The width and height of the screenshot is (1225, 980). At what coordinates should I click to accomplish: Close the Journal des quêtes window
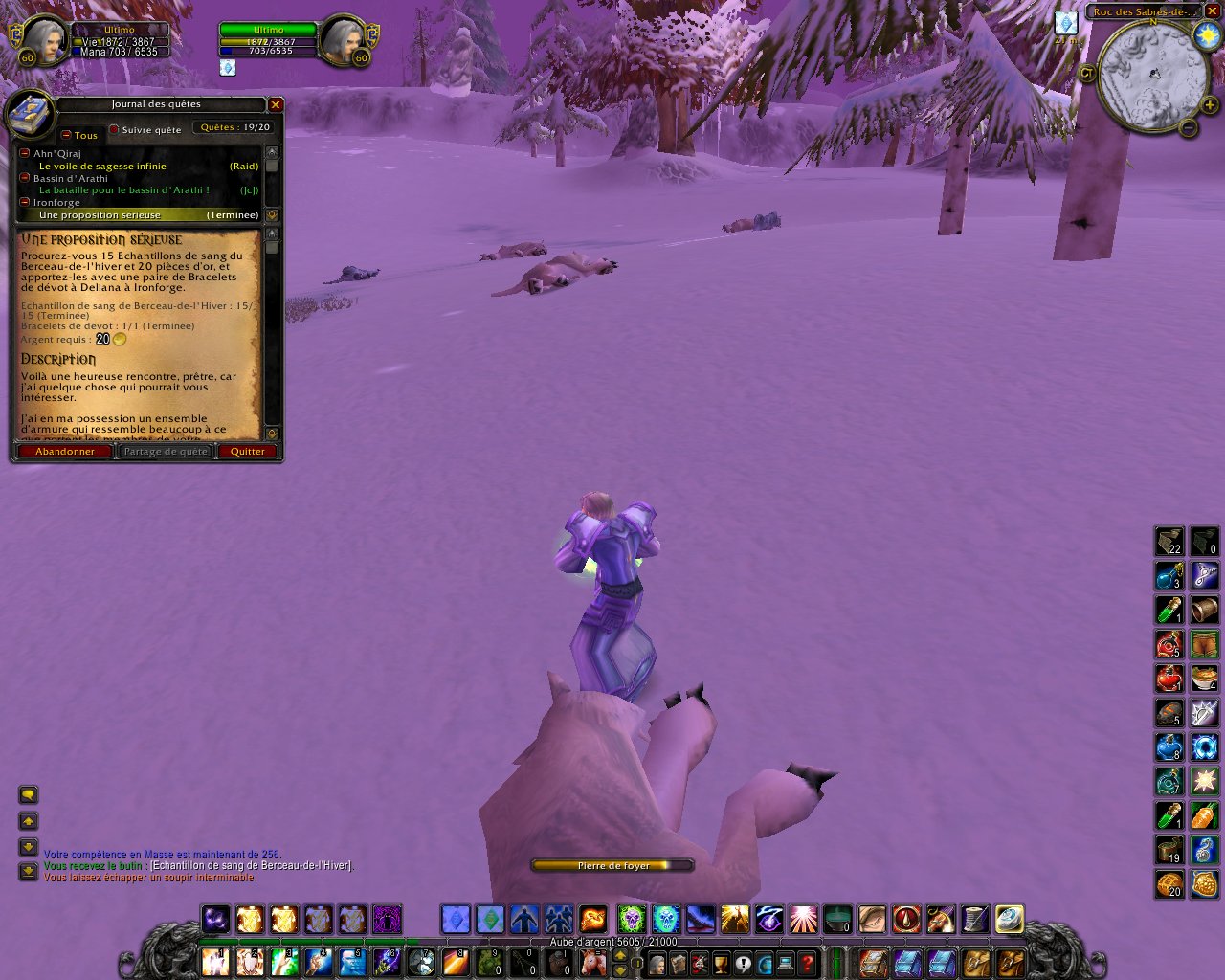[276, 104]
